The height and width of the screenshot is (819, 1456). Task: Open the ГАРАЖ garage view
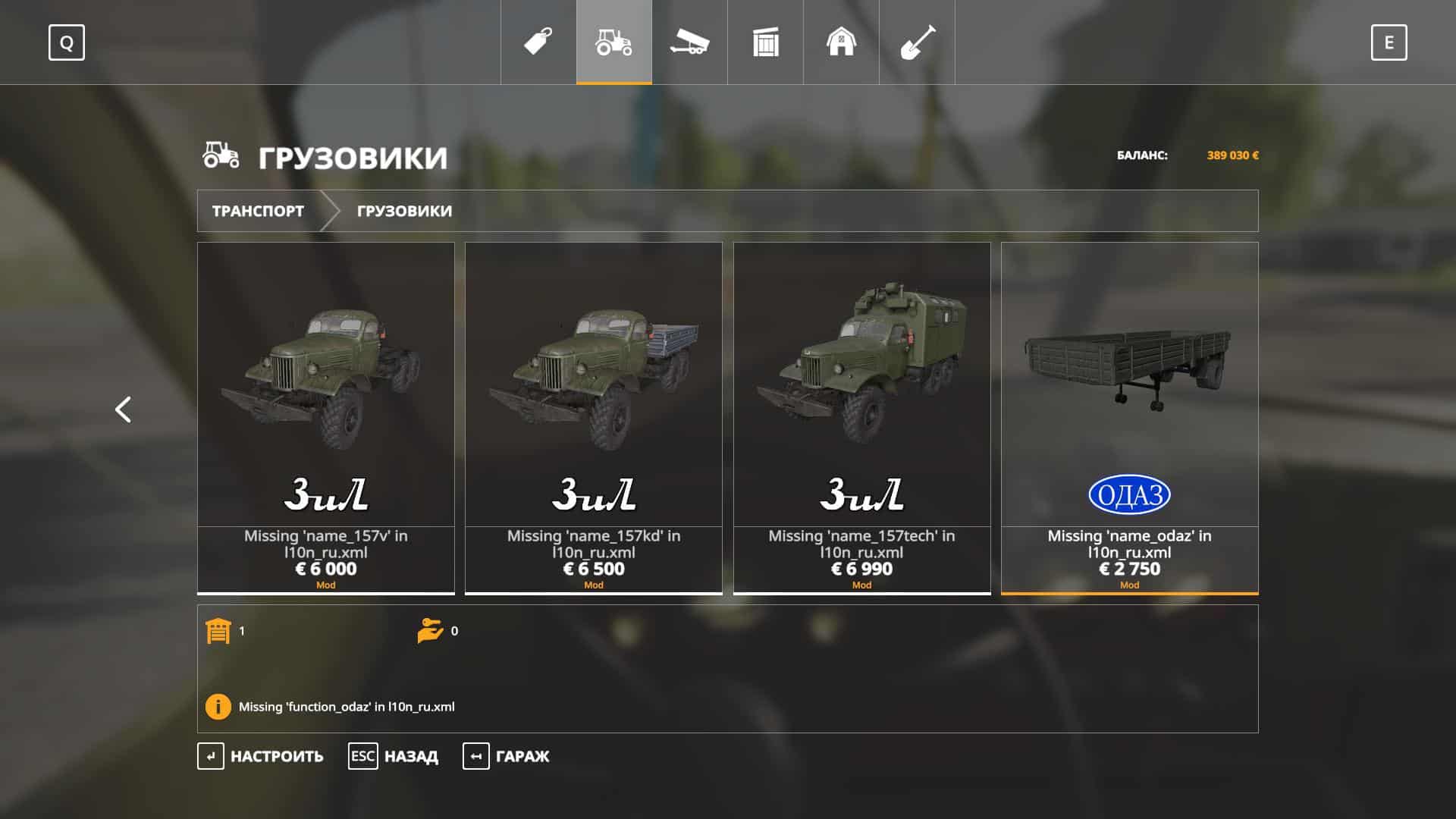coord(507,756)
